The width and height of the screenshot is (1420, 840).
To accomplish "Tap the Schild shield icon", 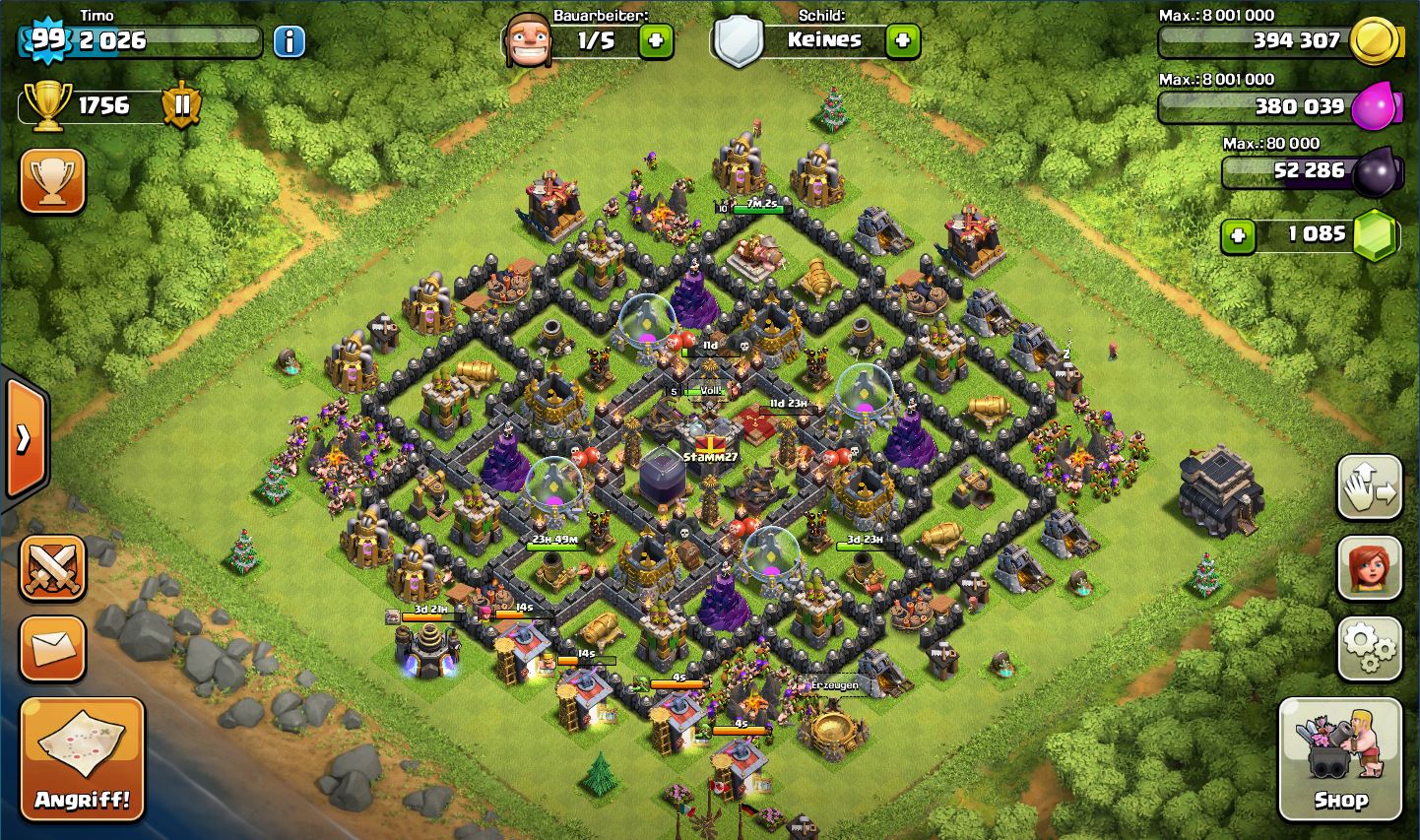I will coord(740,41).
